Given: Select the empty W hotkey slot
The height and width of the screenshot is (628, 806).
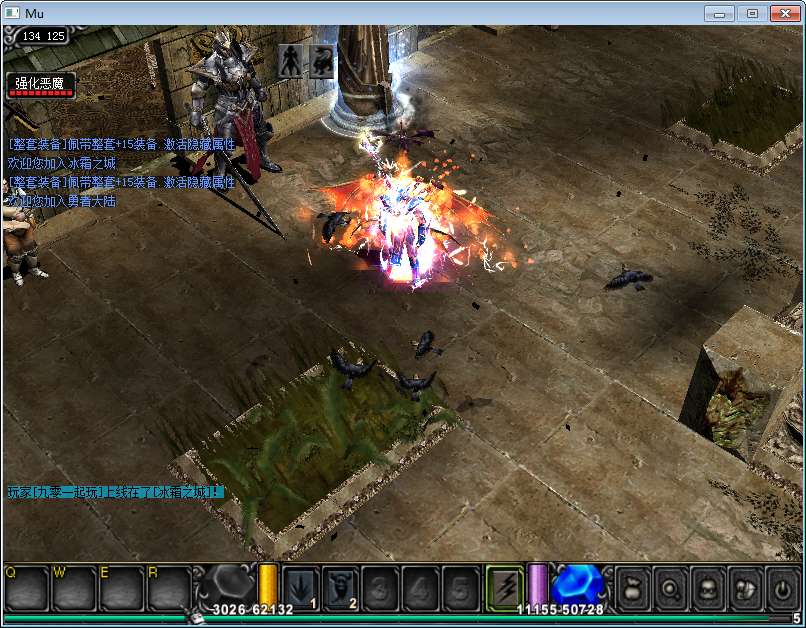Looking at the screenshot, I should [74, 588].
